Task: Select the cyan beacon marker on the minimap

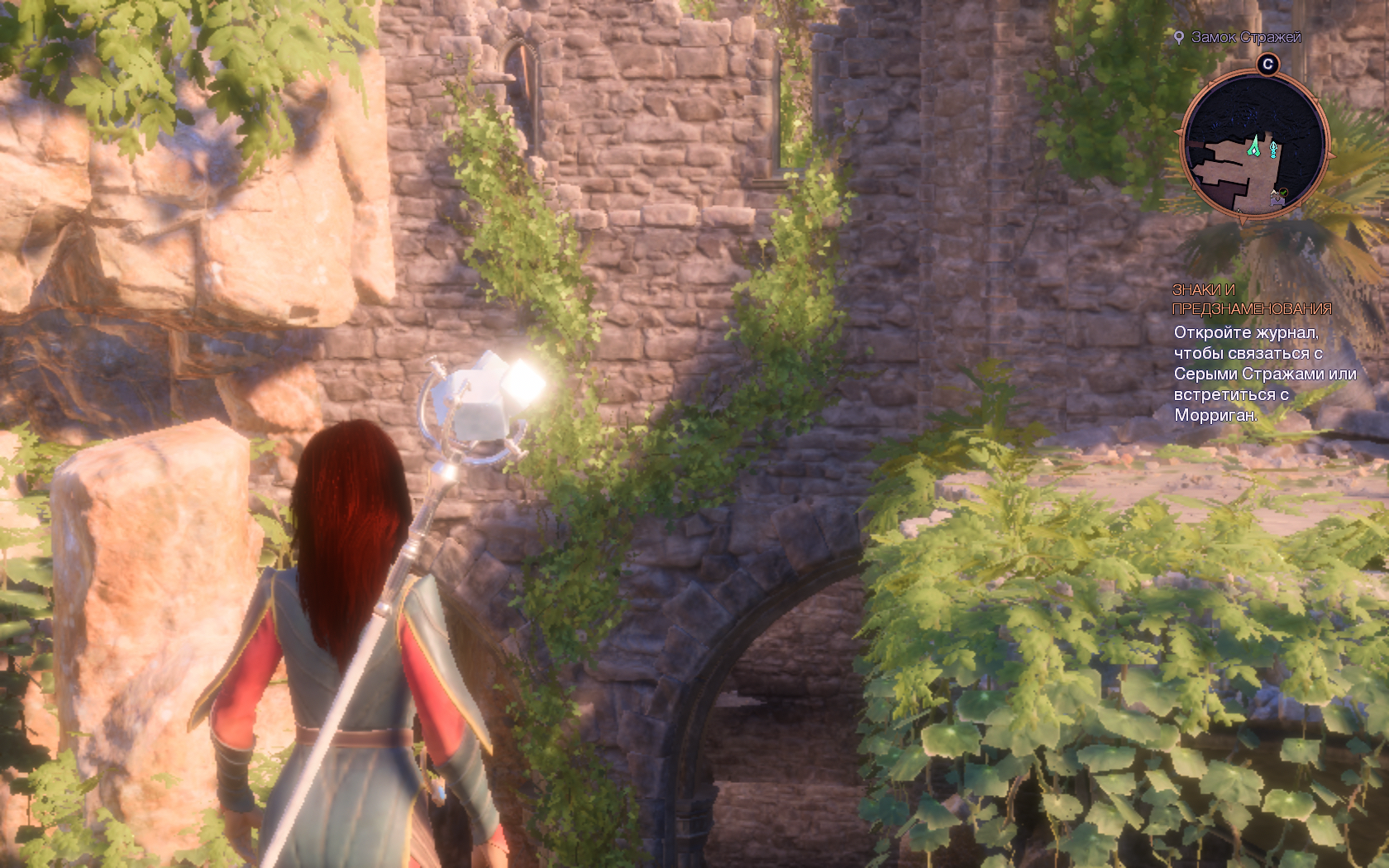Action: point(1274,150)
